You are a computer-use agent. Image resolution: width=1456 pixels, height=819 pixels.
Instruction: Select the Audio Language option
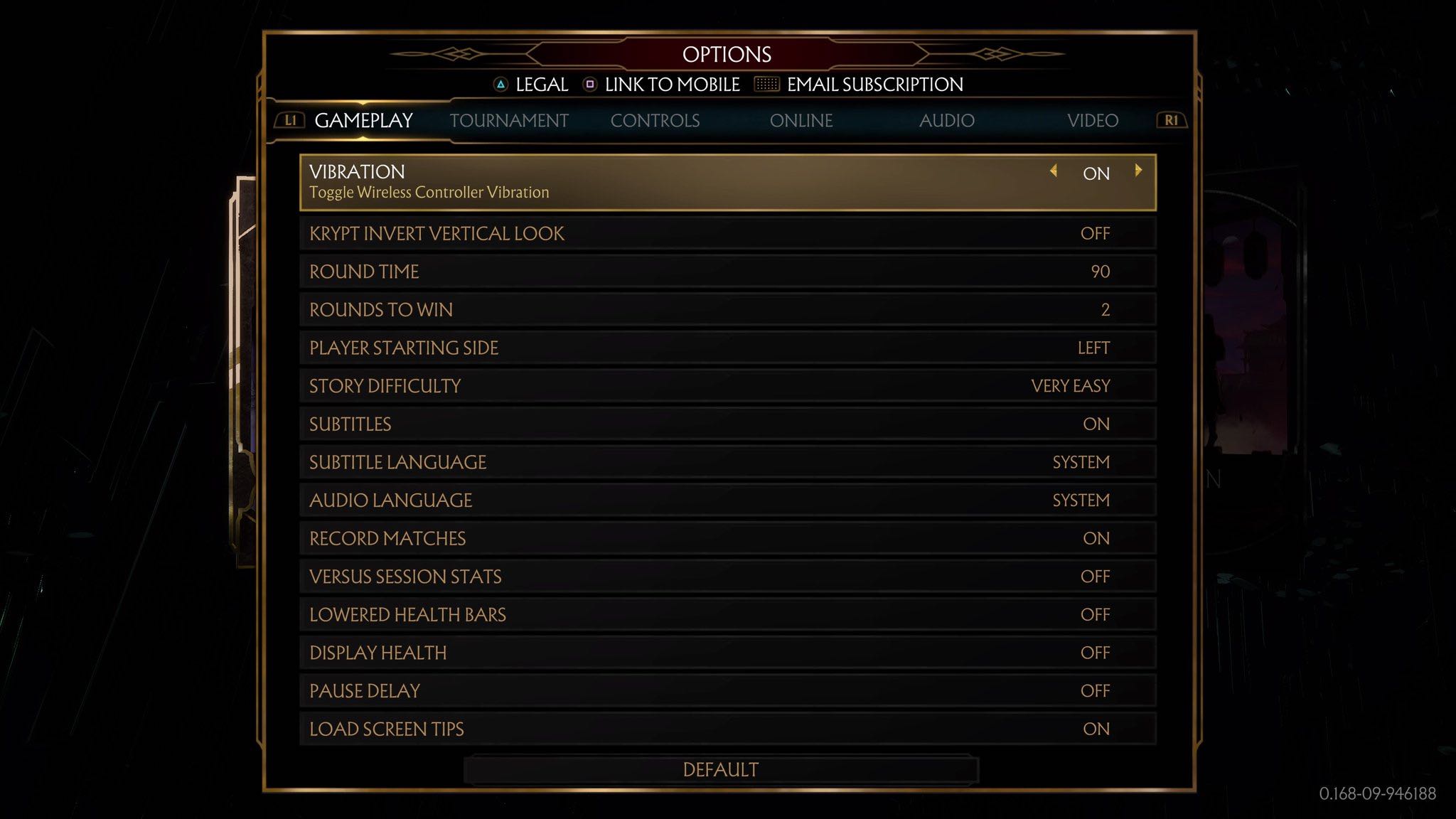coord(727,500)
